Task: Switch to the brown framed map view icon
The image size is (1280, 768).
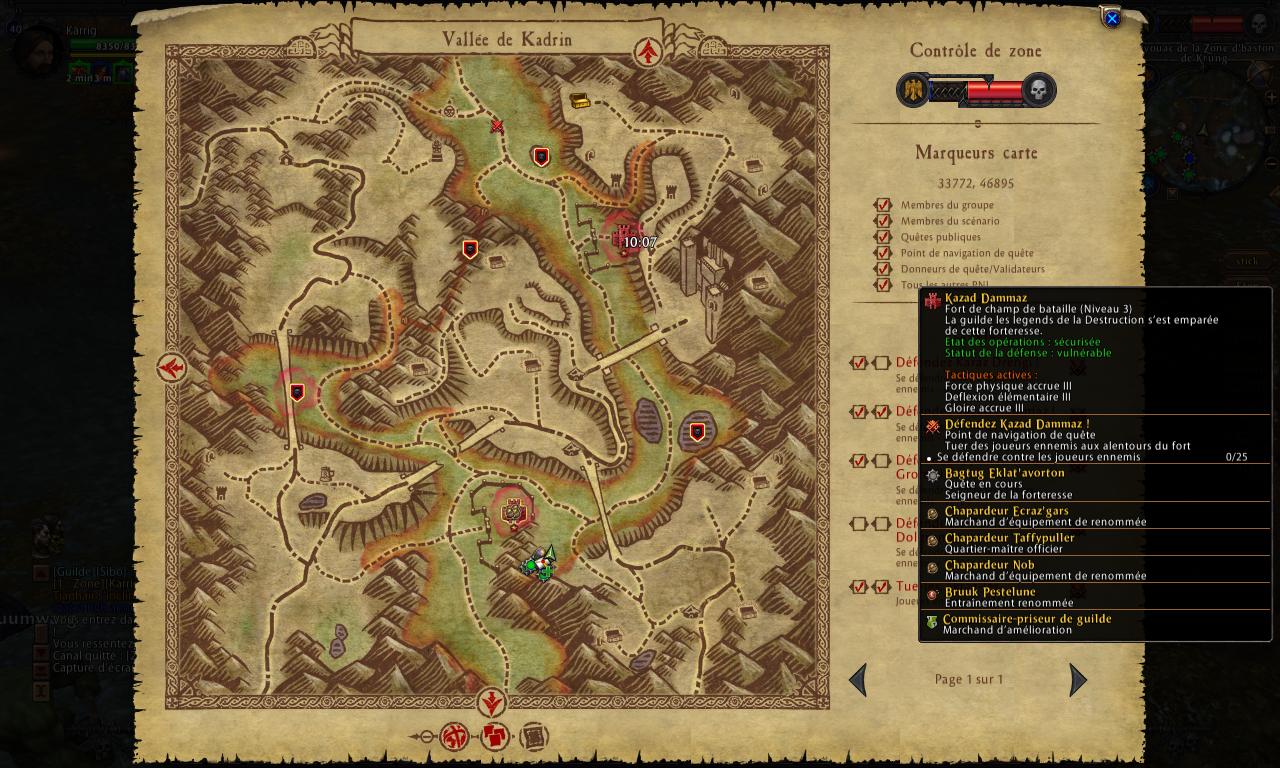Action: [534, 738]
